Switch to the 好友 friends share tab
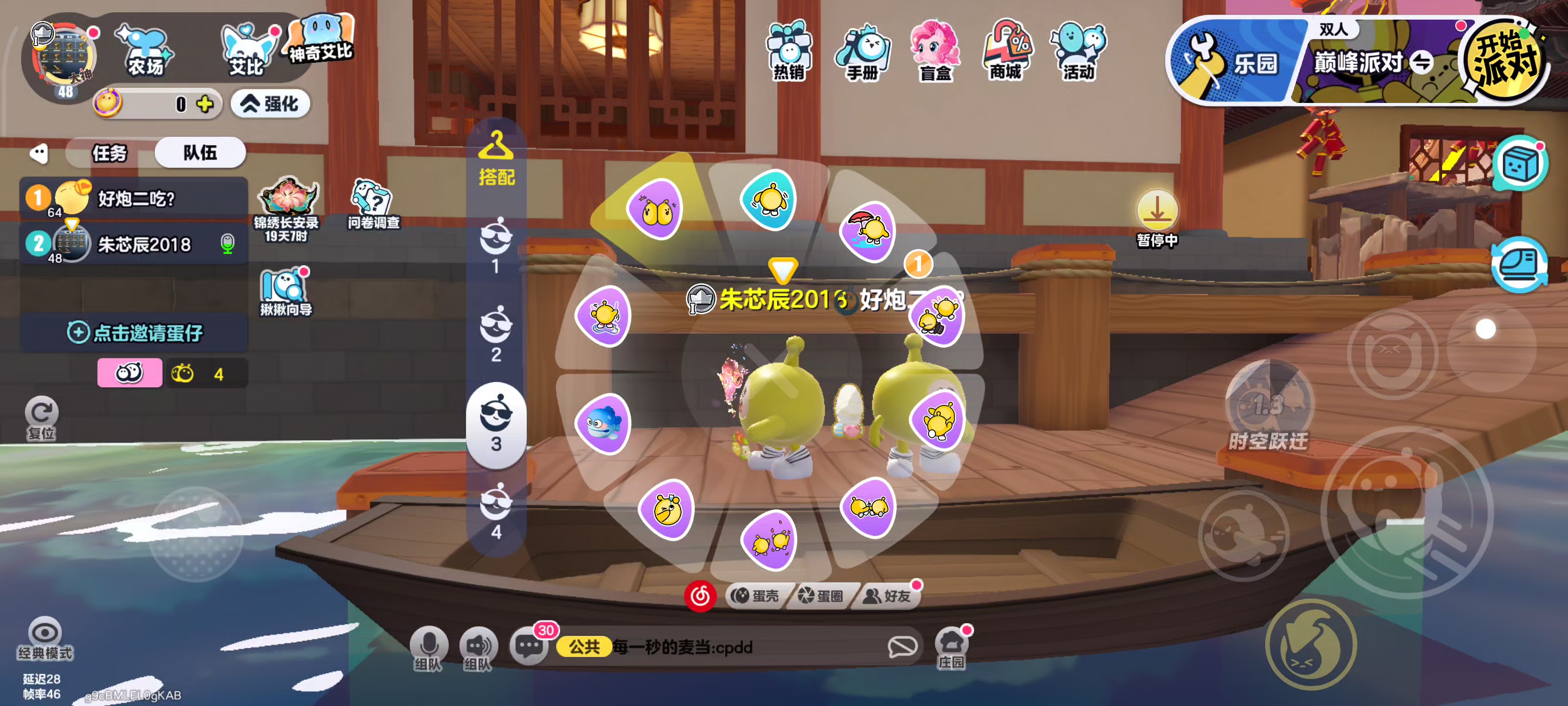The width and height of the screenshot is (1568, 706). (889, 596)
